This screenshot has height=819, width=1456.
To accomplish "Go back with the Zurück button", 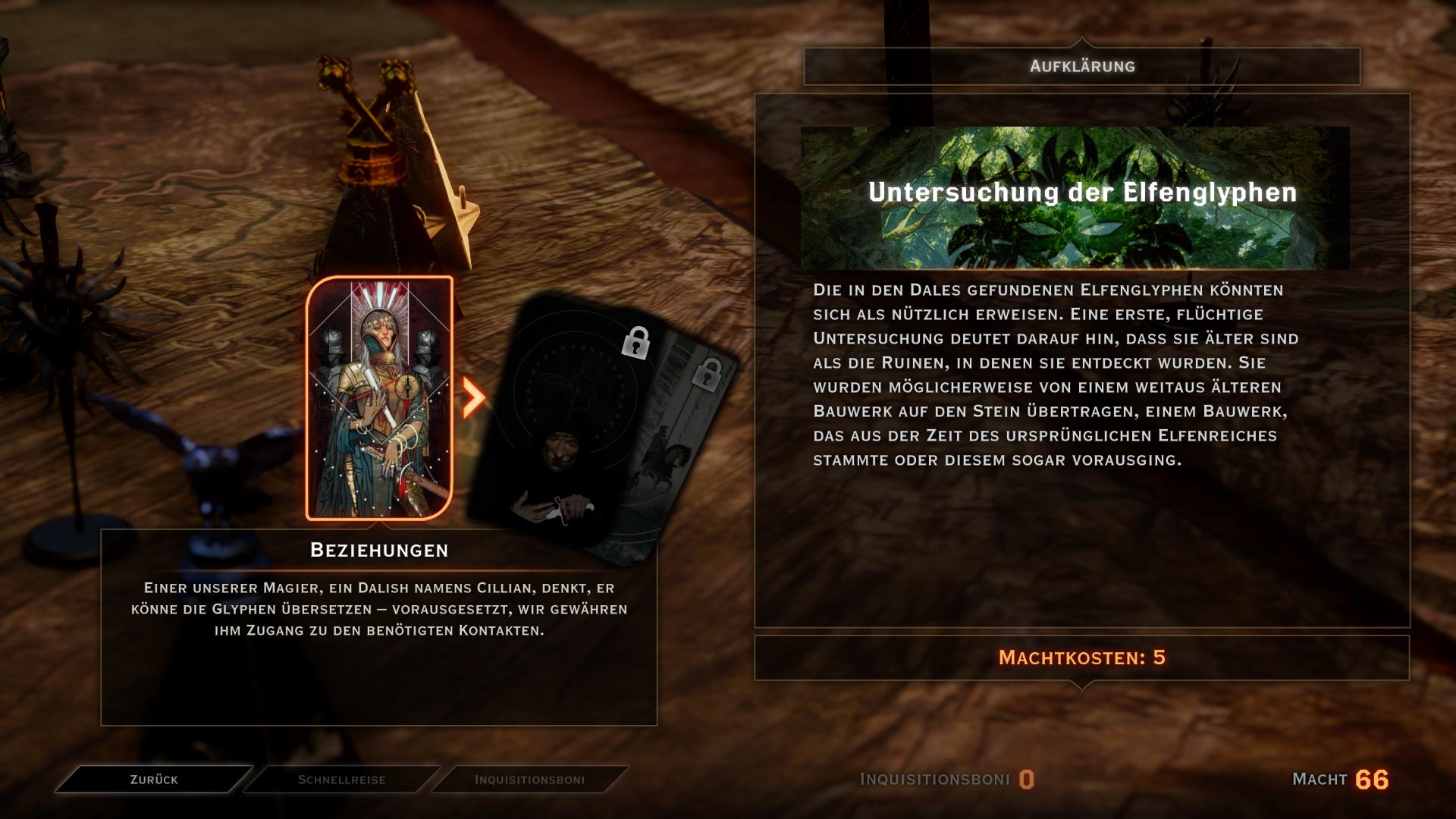I will (154, 780).
